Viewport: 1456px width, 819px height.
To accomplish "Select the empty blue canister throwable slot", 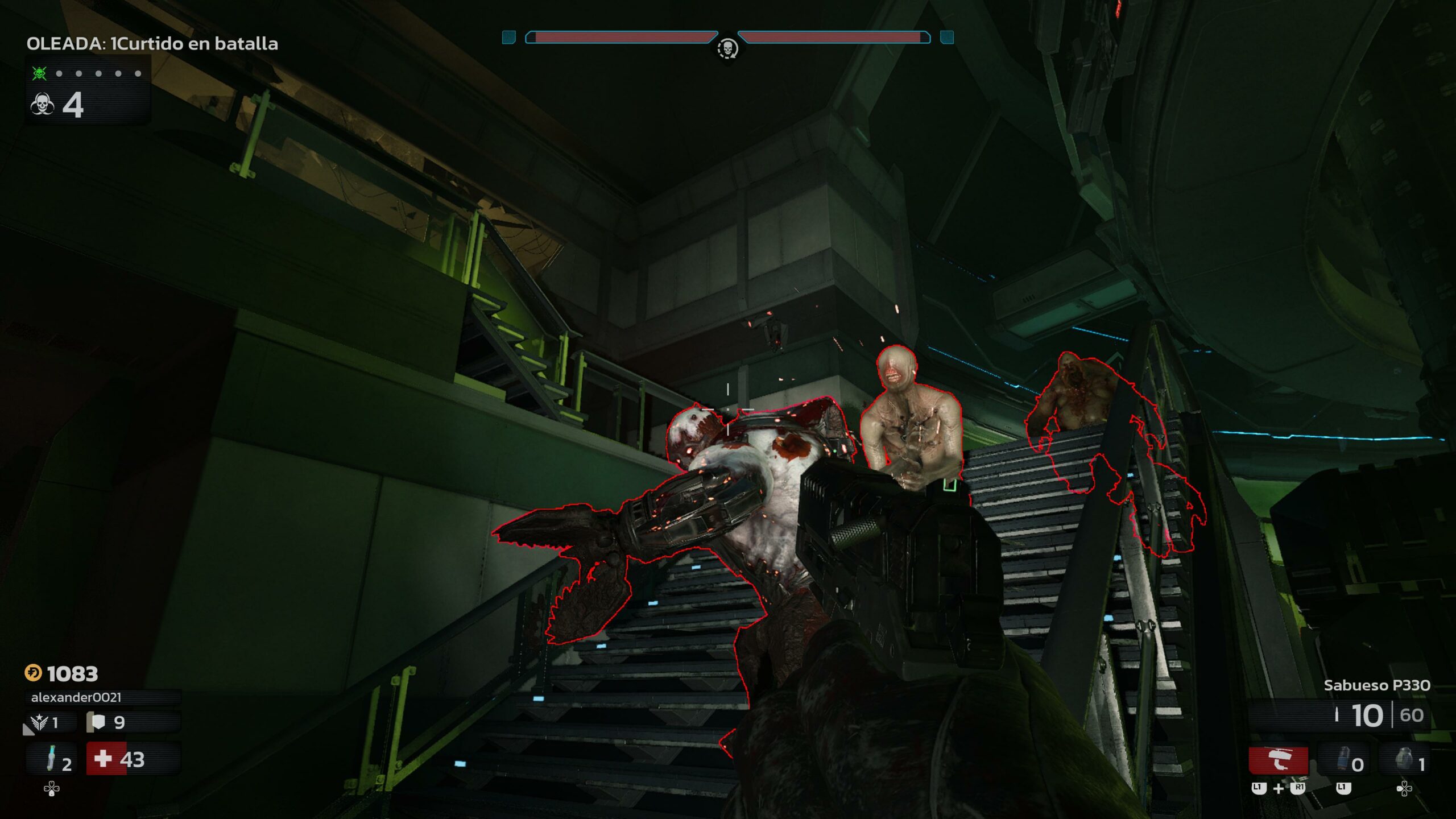I will [x=1344, y=761].
